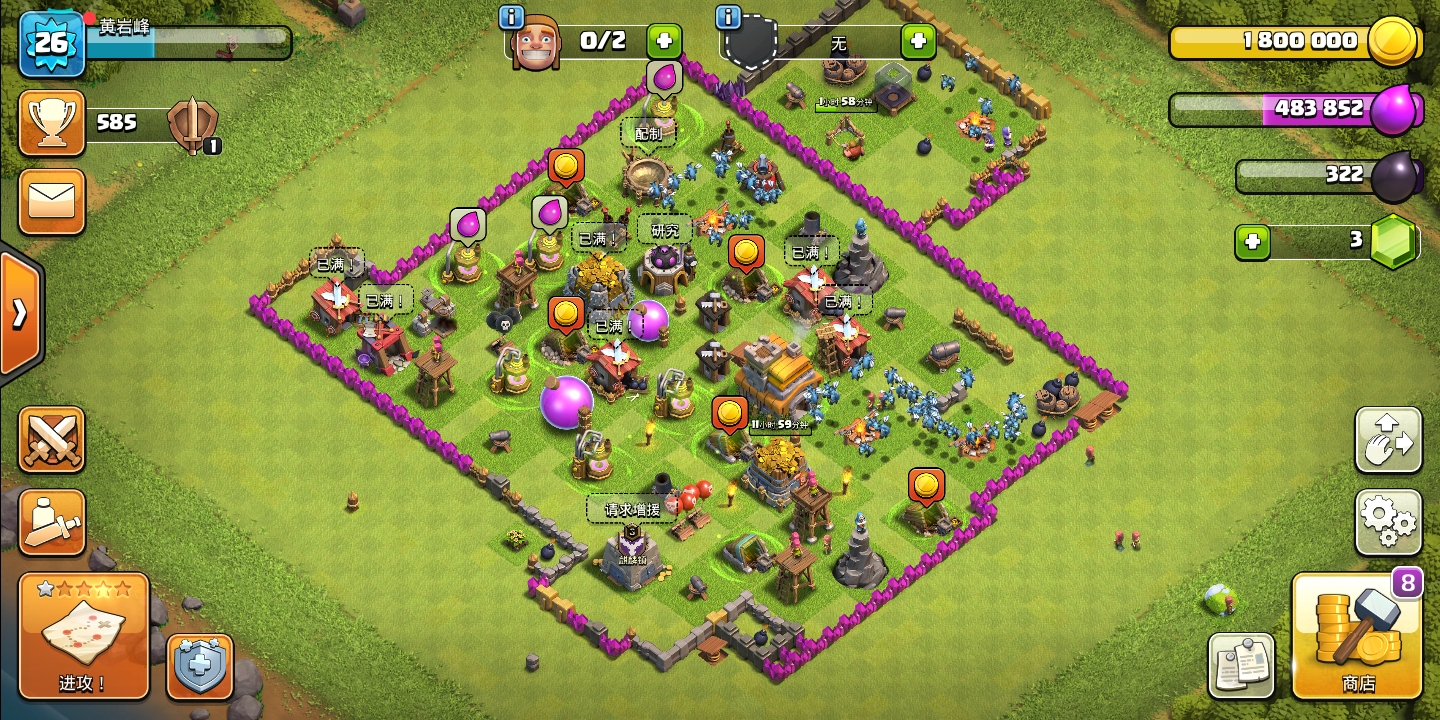1440x720 pixels.
Task: Open the crossed swords battle log
Action: pyautogui.click(x=51, y=439)
